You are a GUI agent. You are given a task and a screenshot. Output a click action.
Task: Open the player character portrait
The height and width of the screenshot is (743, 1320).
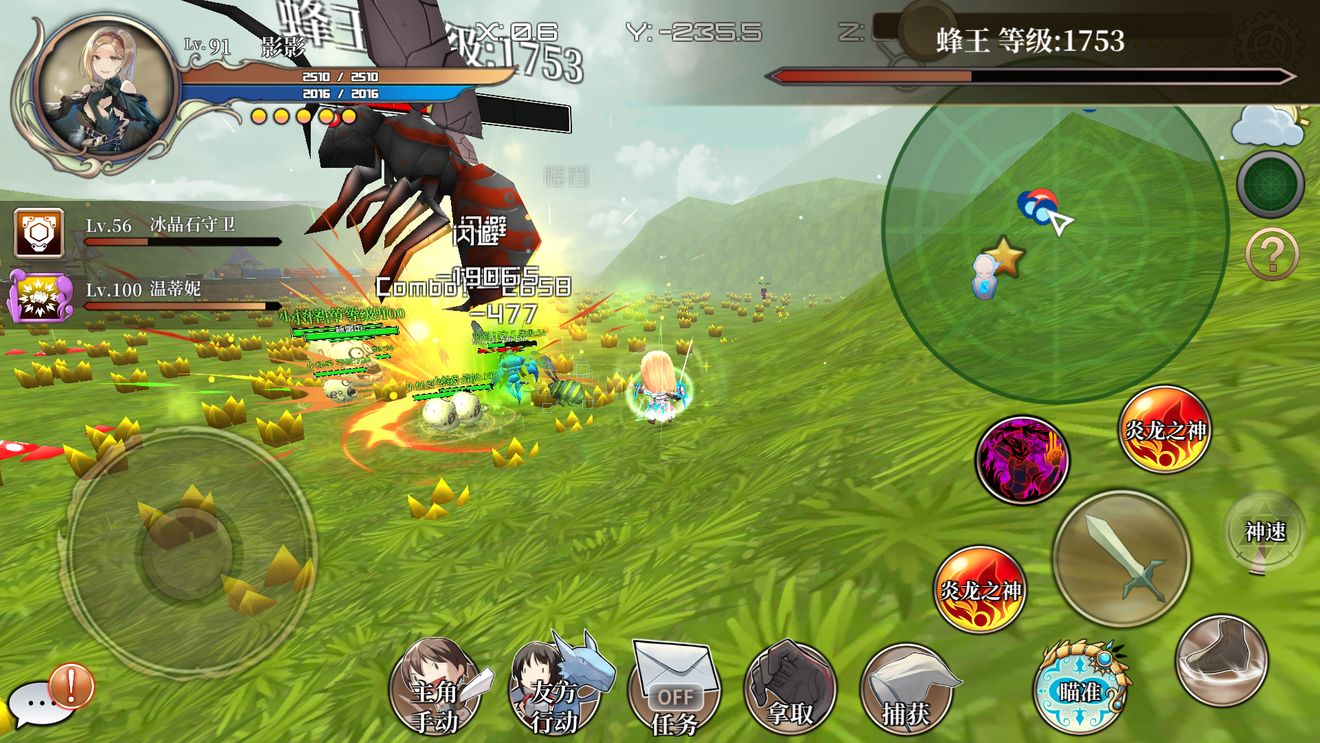click(104, 87)
